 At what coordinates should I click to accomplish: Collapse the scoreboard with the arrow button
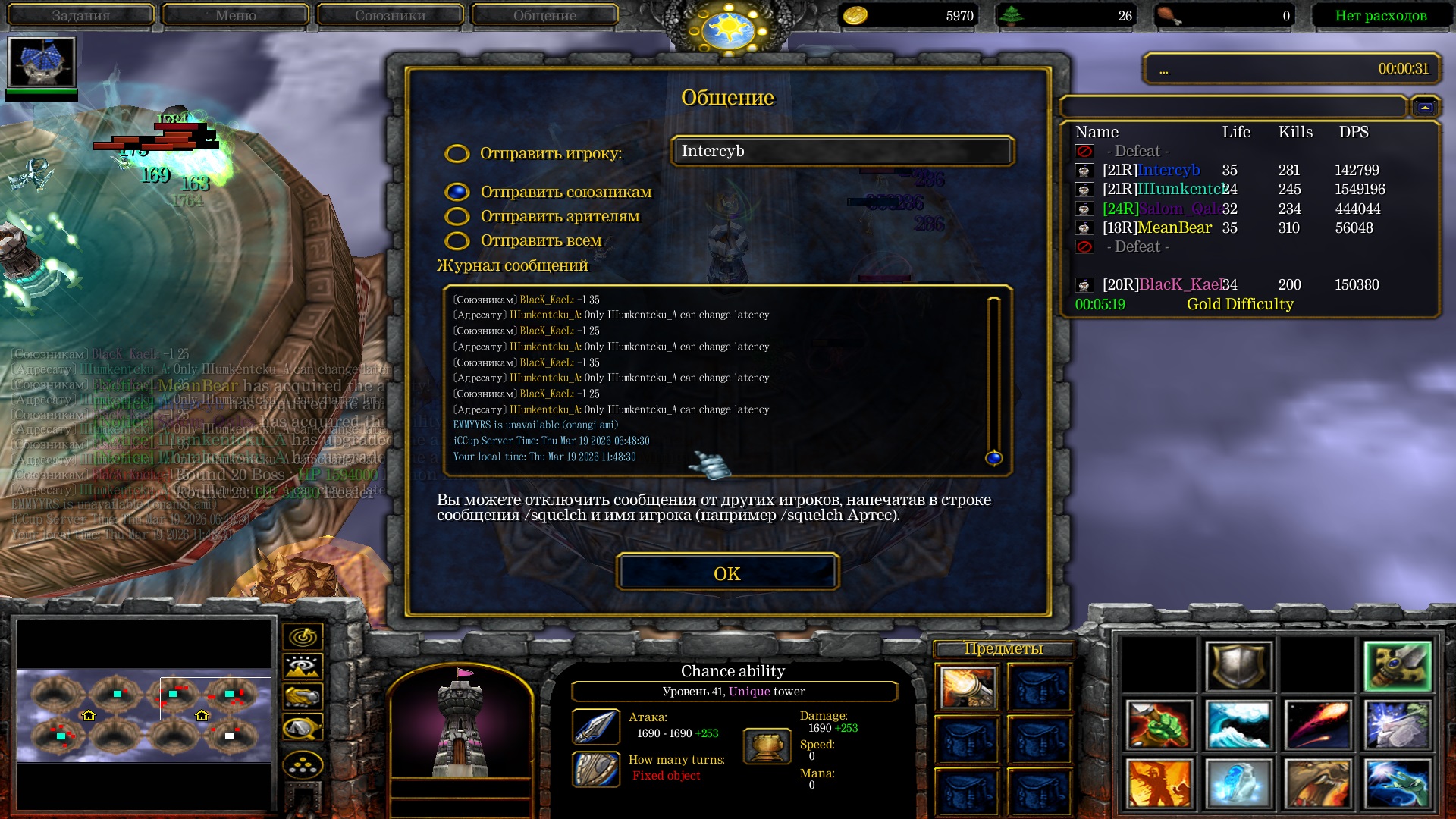tap(1425, 108)
